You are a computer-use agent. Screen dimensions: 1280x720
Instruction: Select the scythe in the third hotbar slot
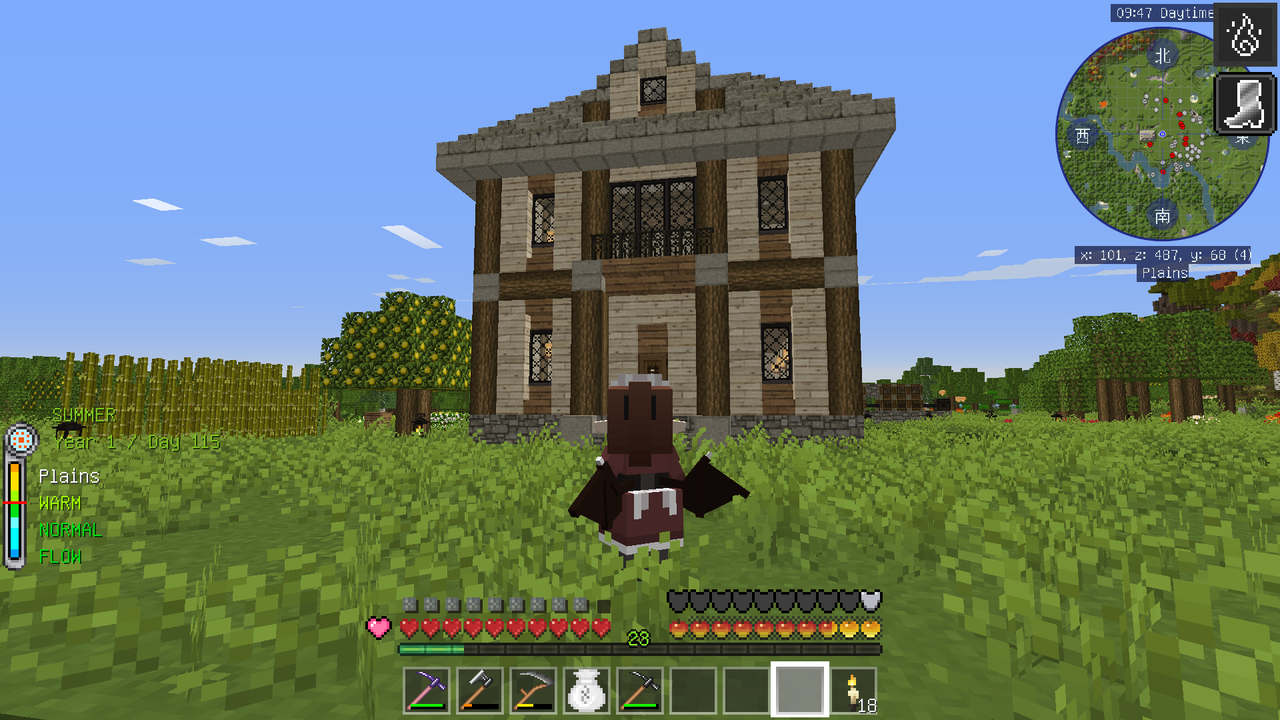(x=532, y=688)
